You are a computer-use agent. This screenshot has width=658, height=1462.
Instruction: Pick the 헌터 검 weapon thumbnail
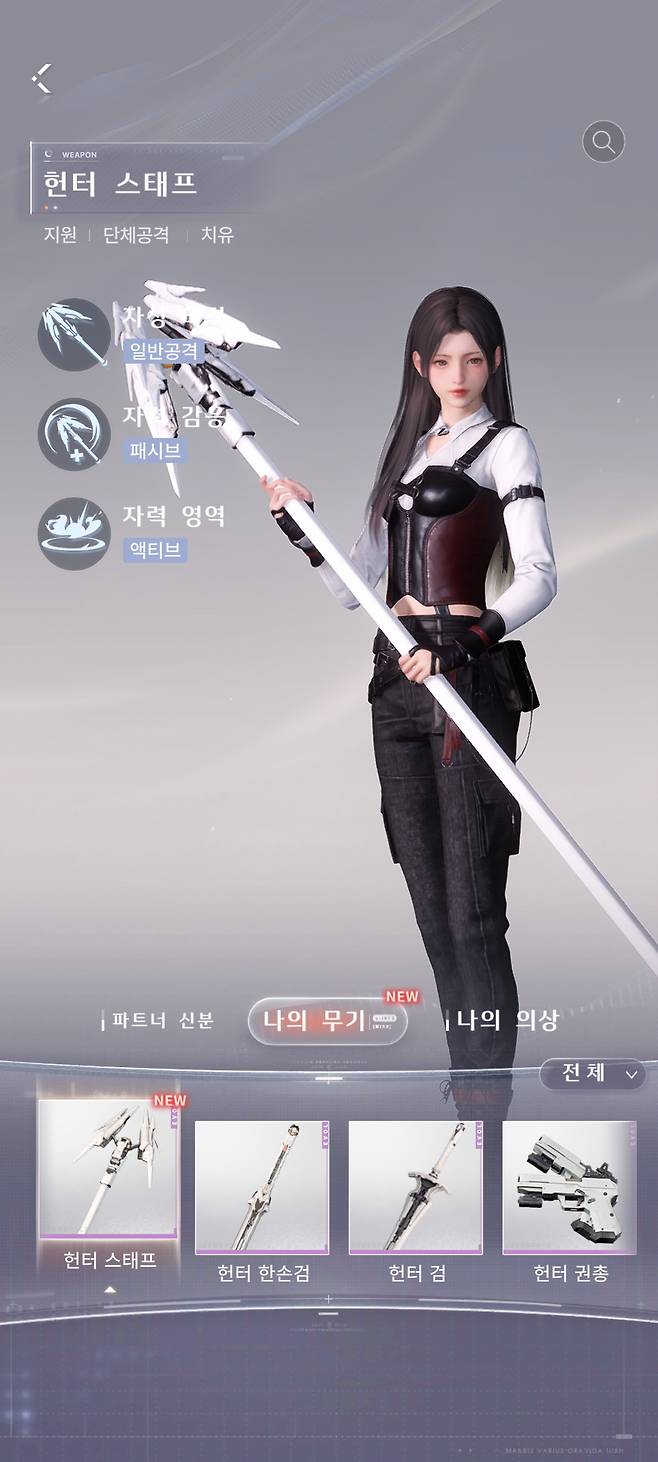point(415,1186)
